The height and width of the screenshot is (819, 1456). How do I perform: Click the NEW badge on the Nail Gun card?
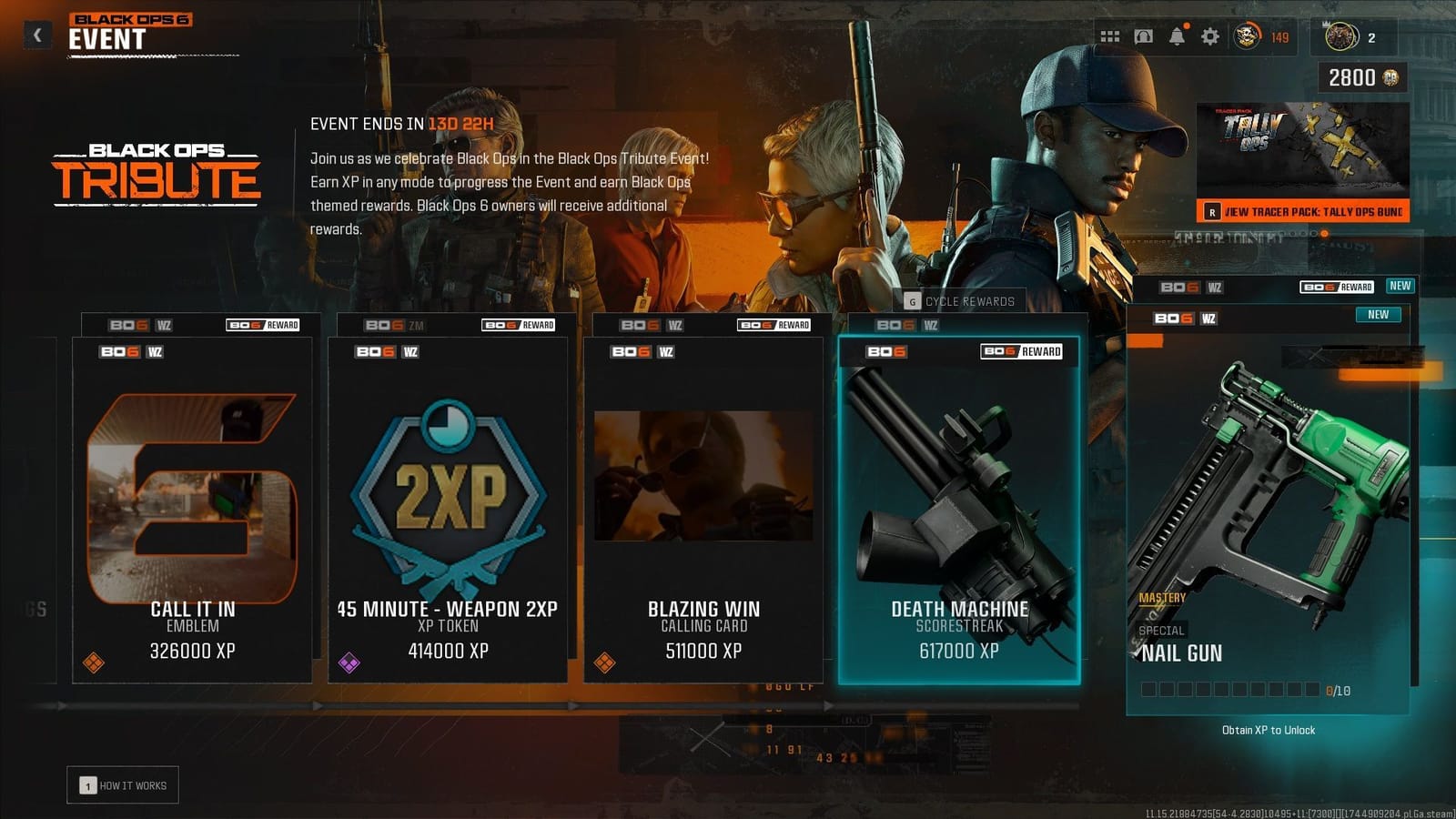[1377, 314]
